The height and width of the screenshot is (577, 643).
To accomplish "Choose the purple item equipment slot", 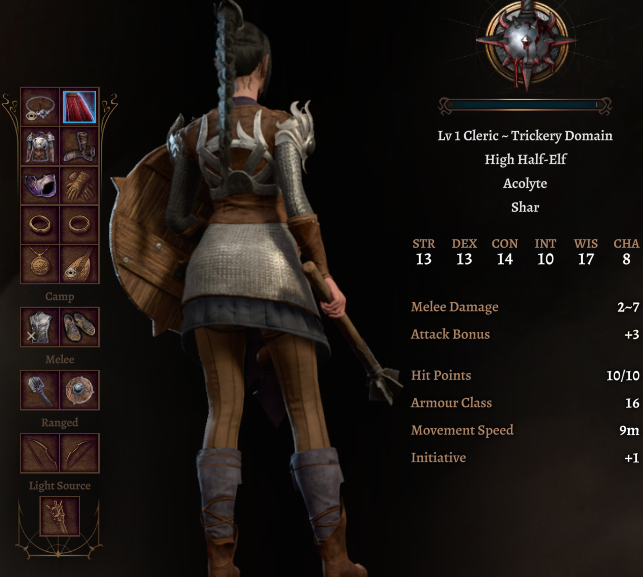I will click(x=41, y=185).
